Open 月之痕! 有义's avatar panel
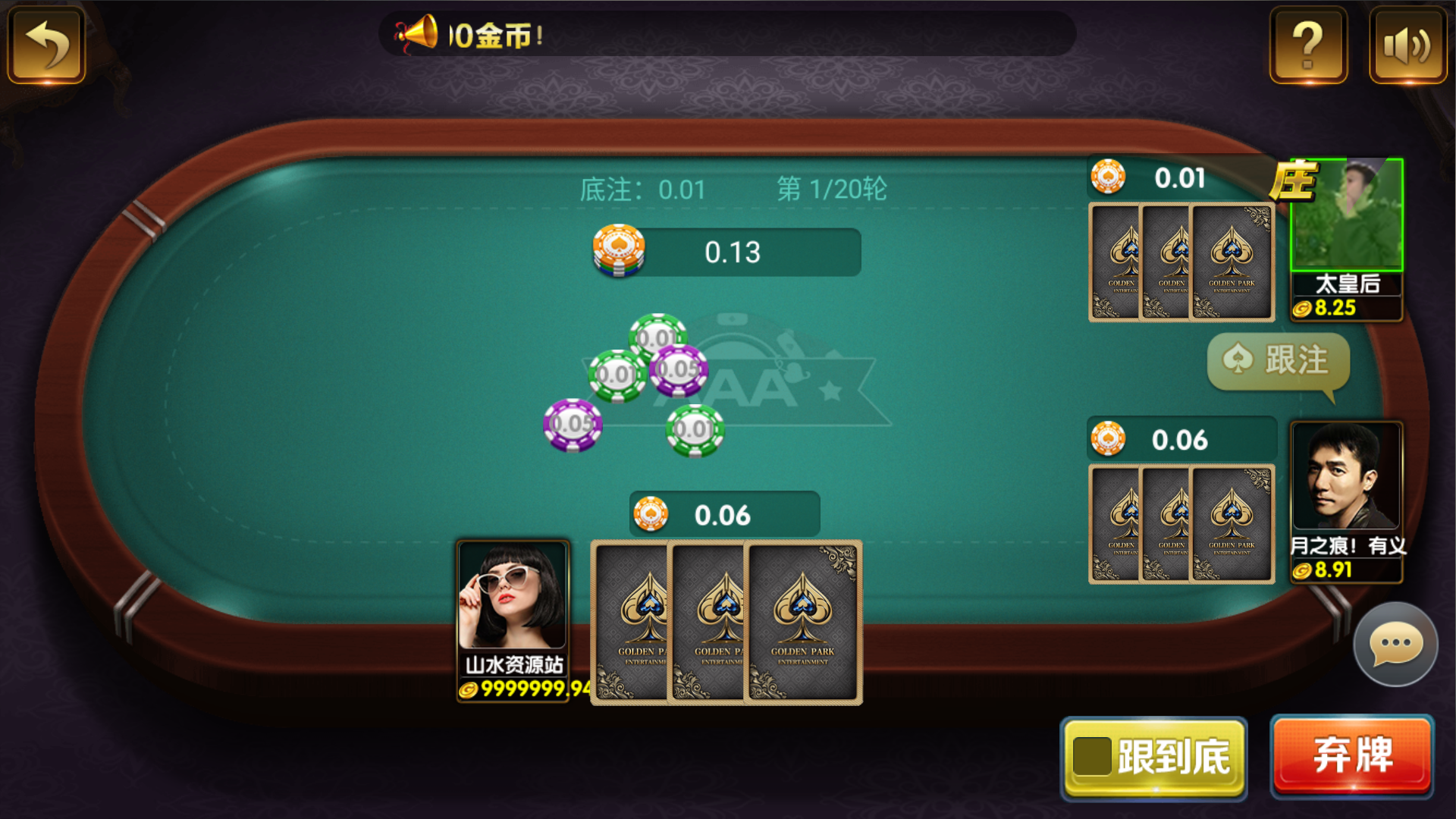This screenshot has width=1456, height=819. [1348, 475]
